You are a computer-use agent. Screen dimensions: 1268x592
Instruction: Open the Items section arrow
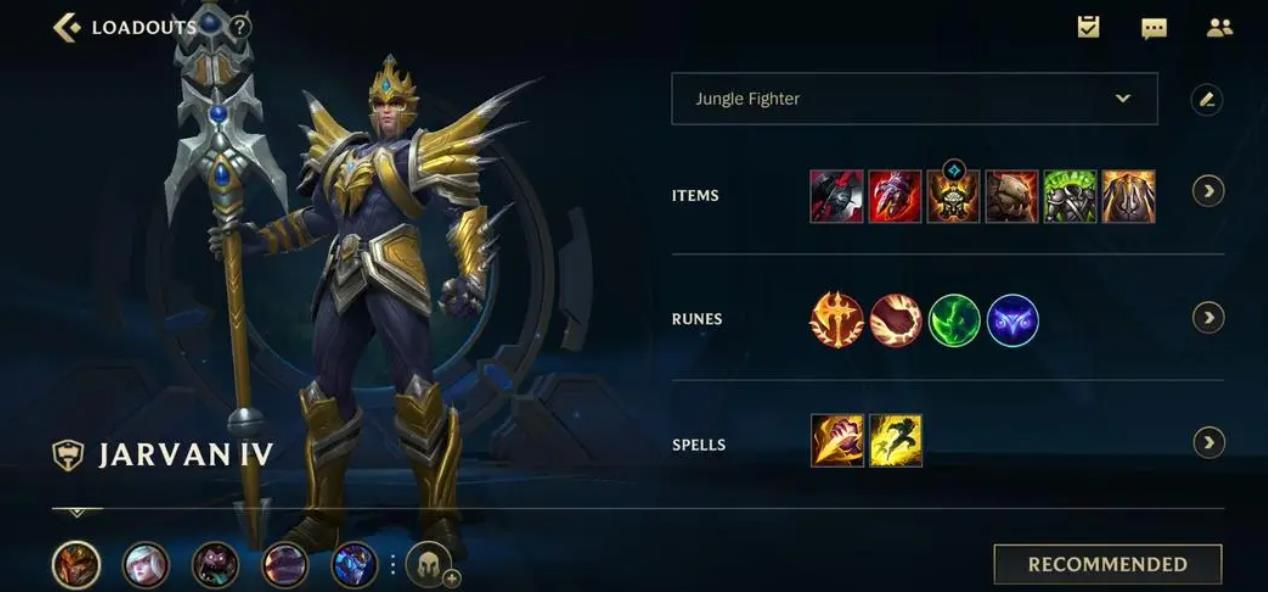point(1208,191)
